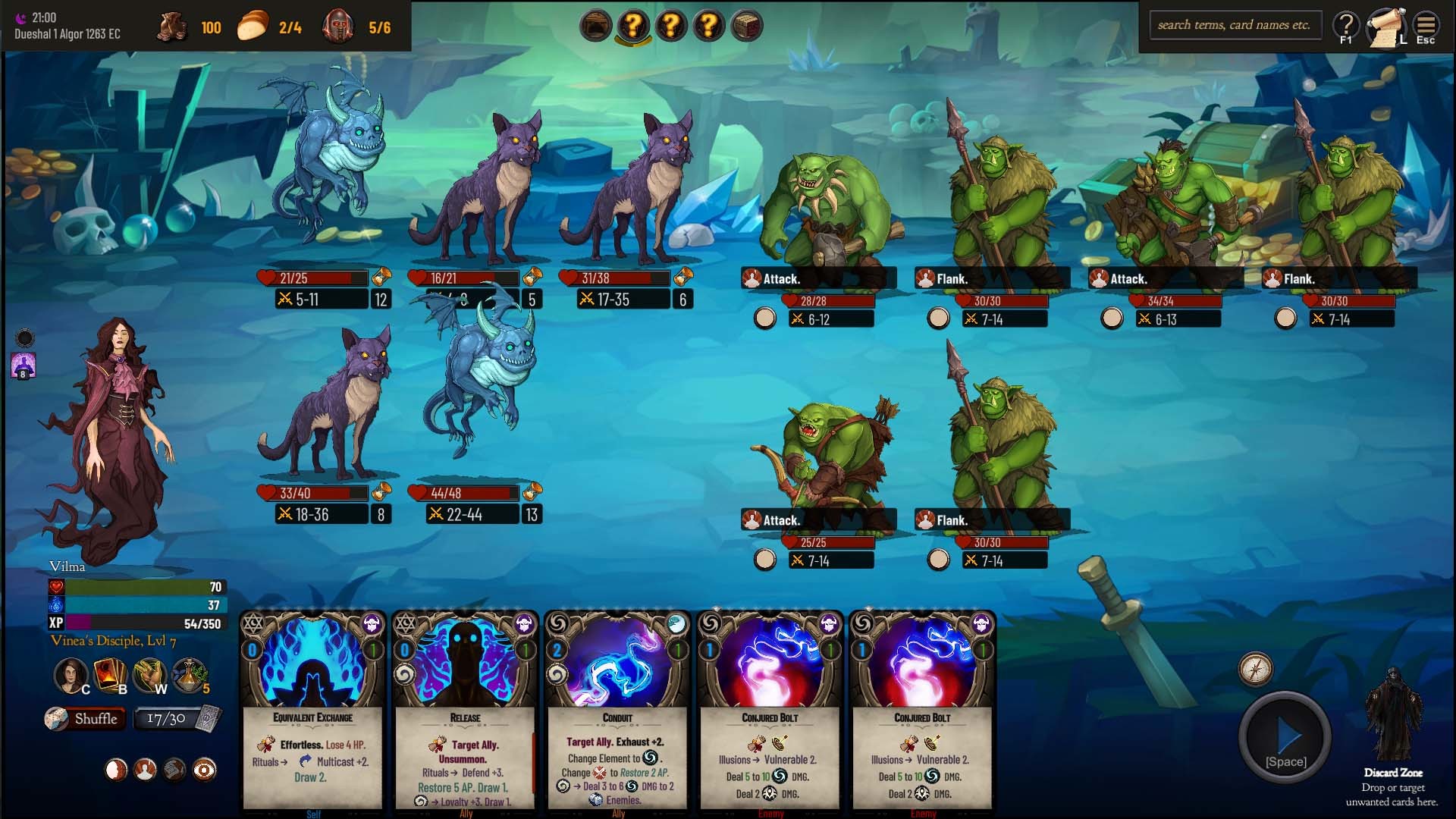Click the search terms input field

(1235, 25)
